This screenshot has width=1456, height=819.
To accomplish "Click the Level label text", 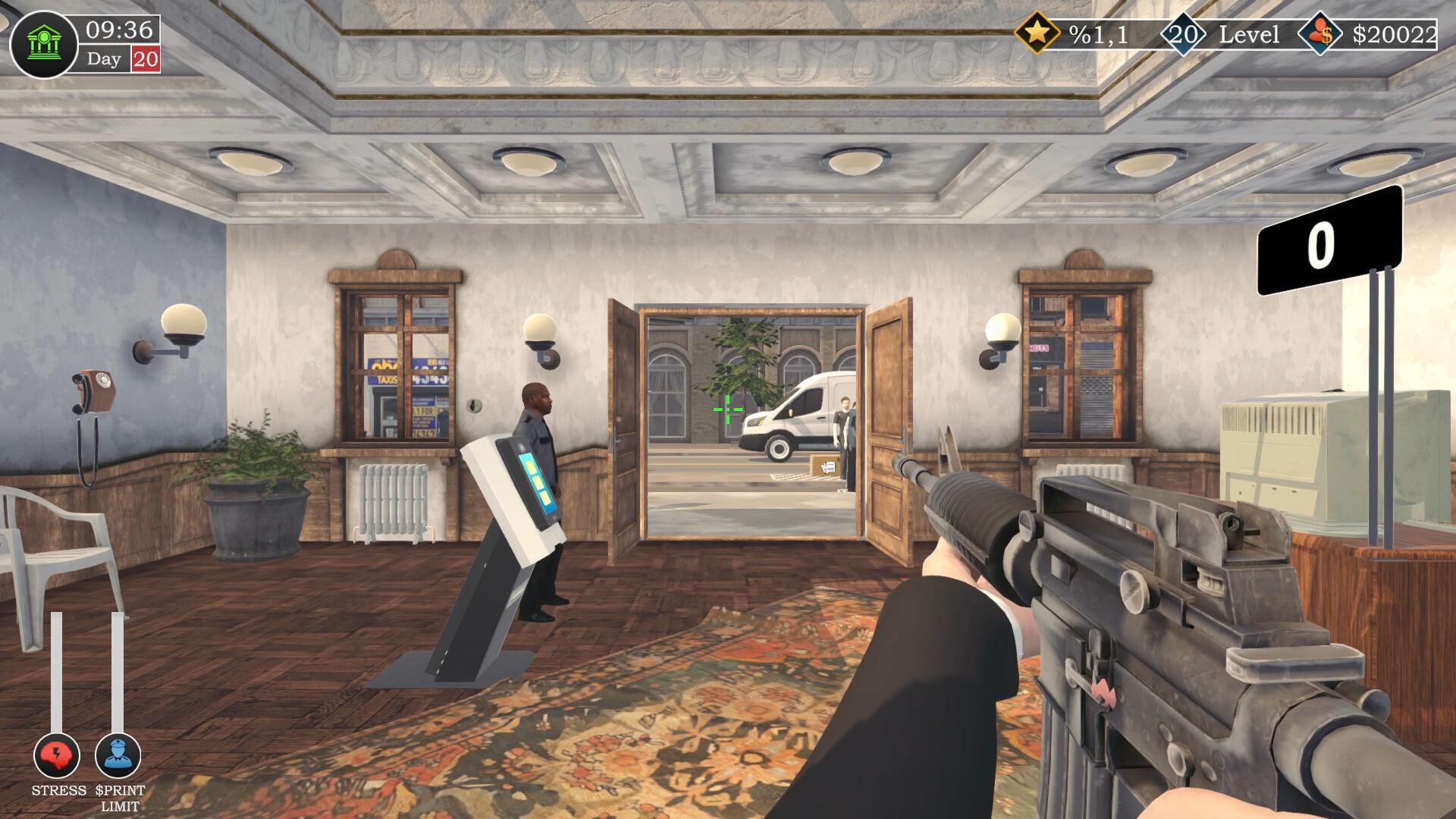I will point(1250,33).
